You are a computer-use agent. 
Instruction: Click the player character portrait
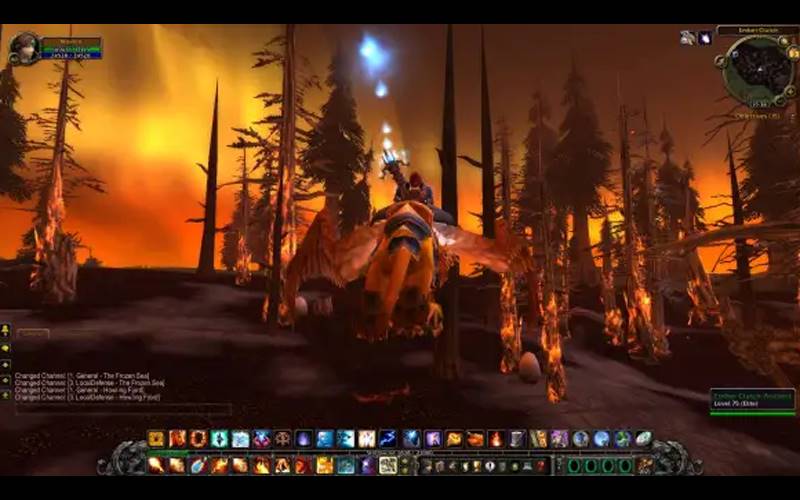24,47
